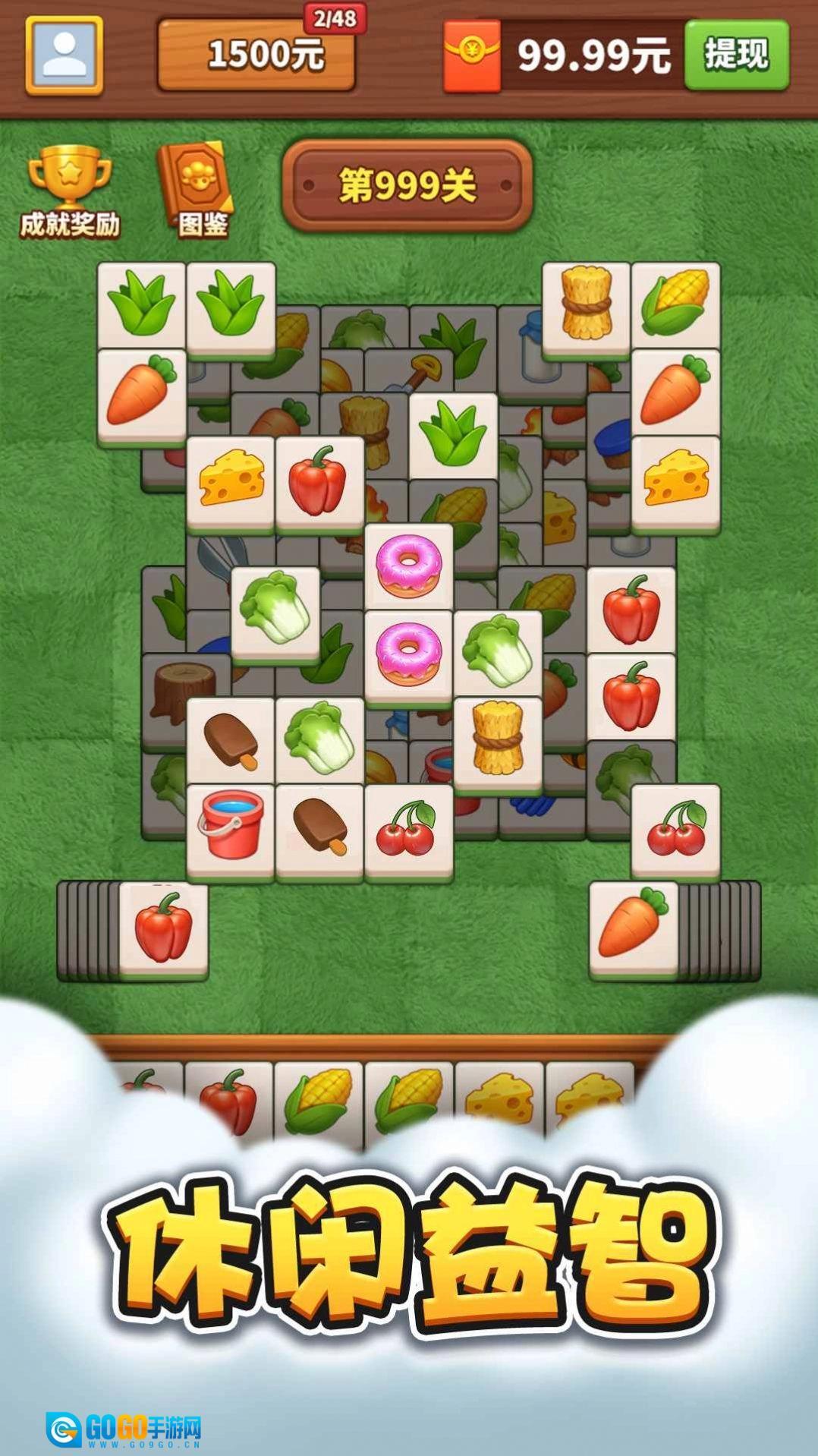Pick the cherry tile beside the popsicle

408,828
